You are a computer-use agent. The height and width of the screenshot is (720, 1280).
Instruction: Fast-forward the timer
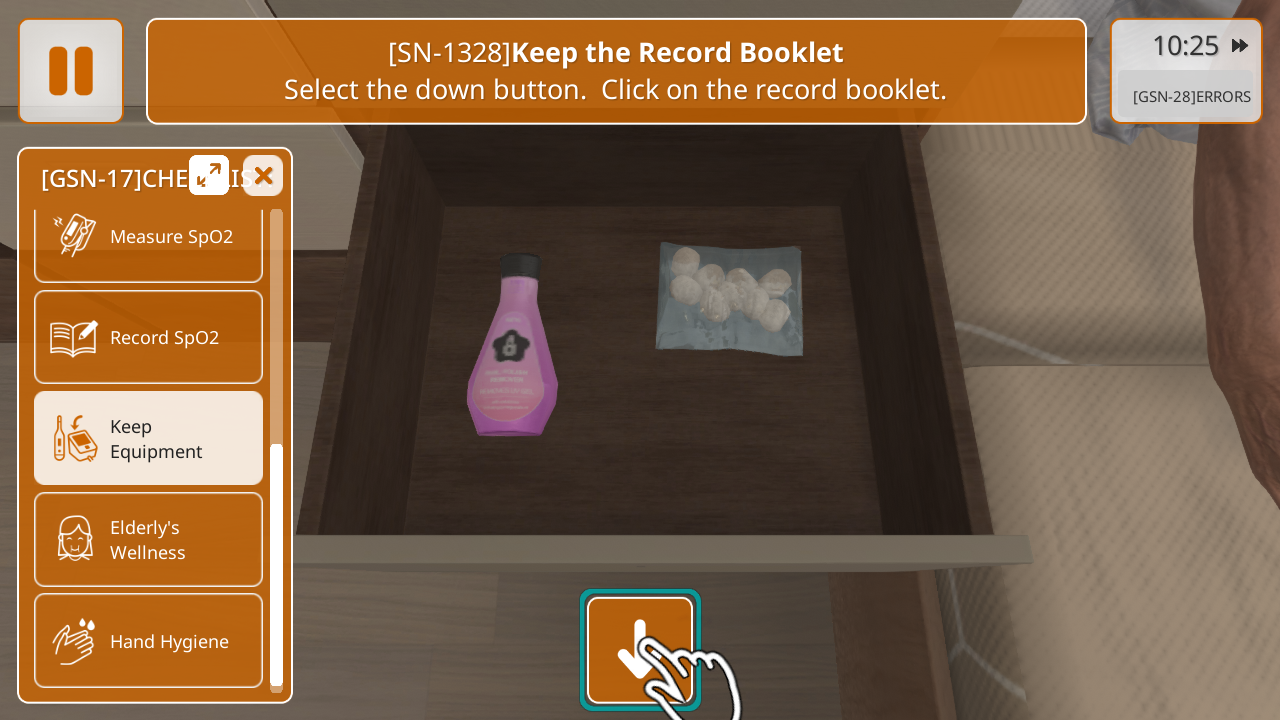point(1240,46)
